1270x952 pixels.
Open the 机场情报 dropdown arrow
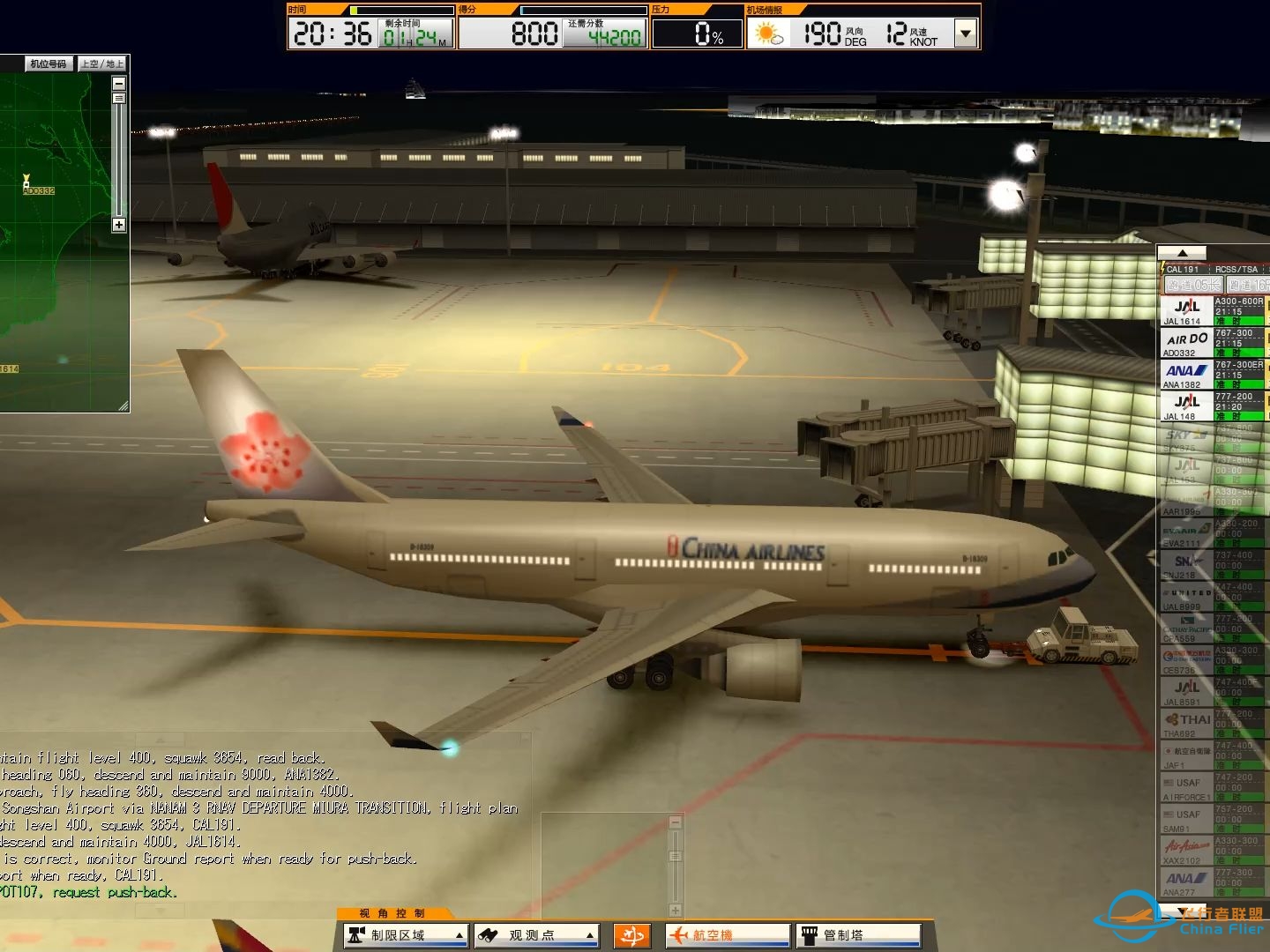coord(964,33)
